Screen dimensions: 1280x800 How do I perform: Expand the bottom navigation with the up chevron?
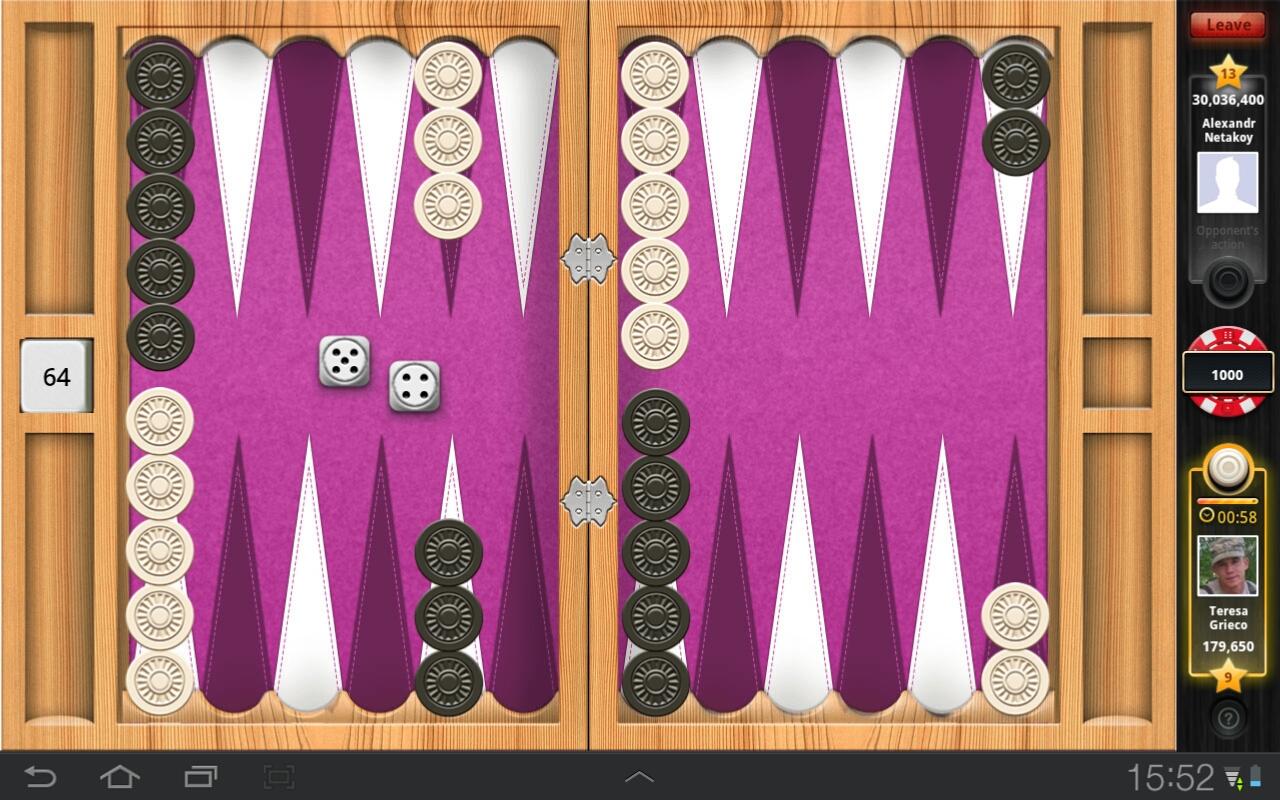638,775
